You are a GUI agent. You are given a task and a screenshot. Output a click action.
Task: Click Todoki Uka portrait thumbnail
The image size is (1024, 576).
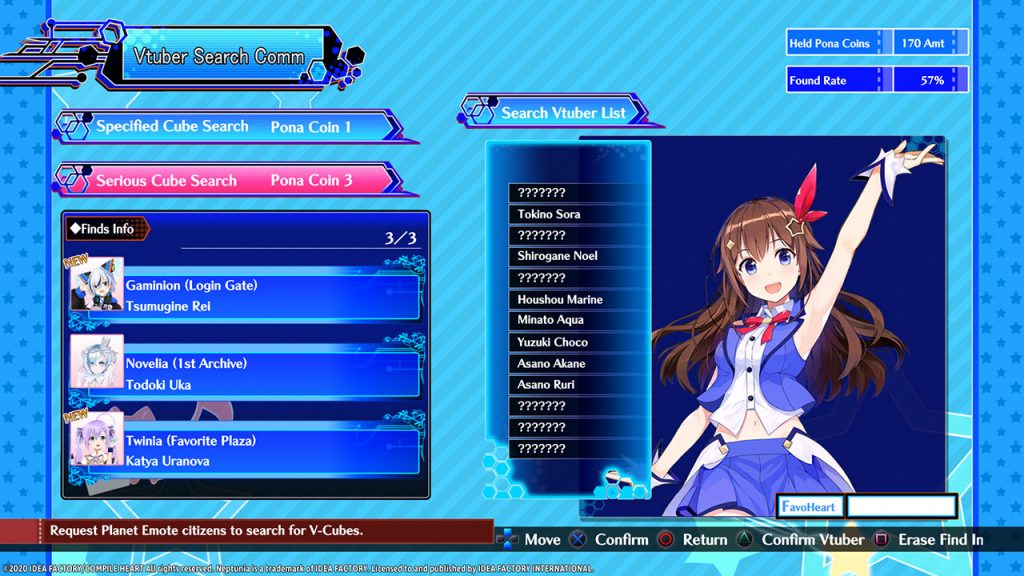[97, 362]
